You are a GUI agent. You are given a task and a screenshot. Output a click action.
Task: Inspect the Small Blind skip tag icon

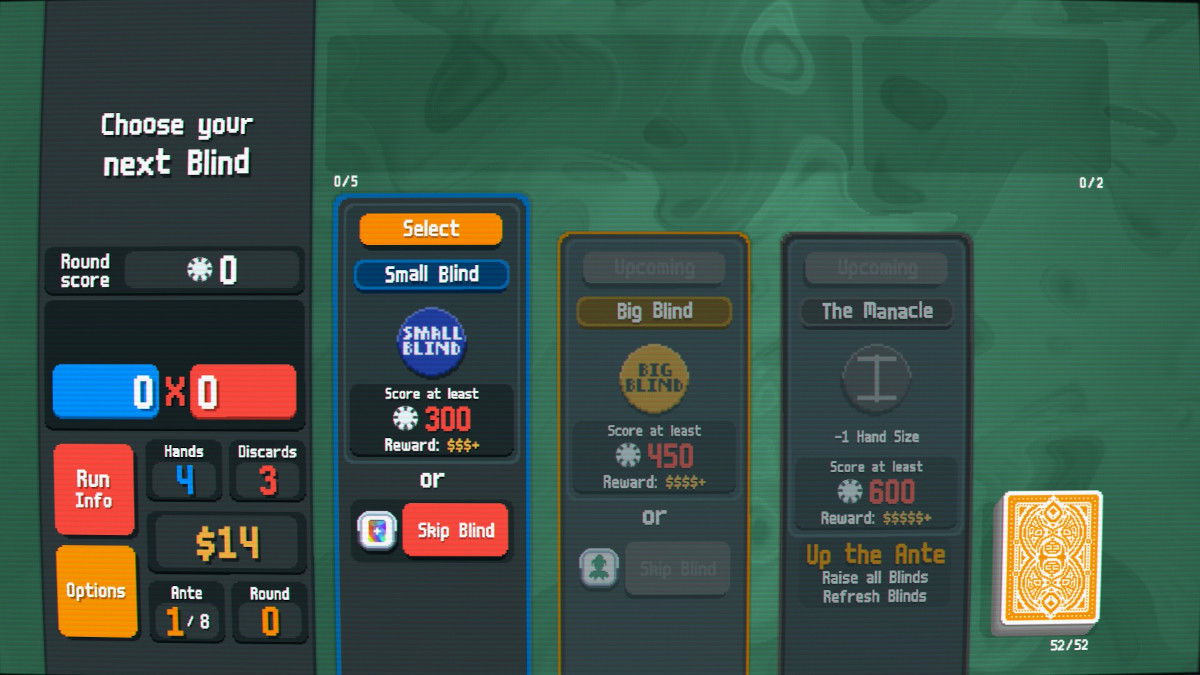click(376, 530)
